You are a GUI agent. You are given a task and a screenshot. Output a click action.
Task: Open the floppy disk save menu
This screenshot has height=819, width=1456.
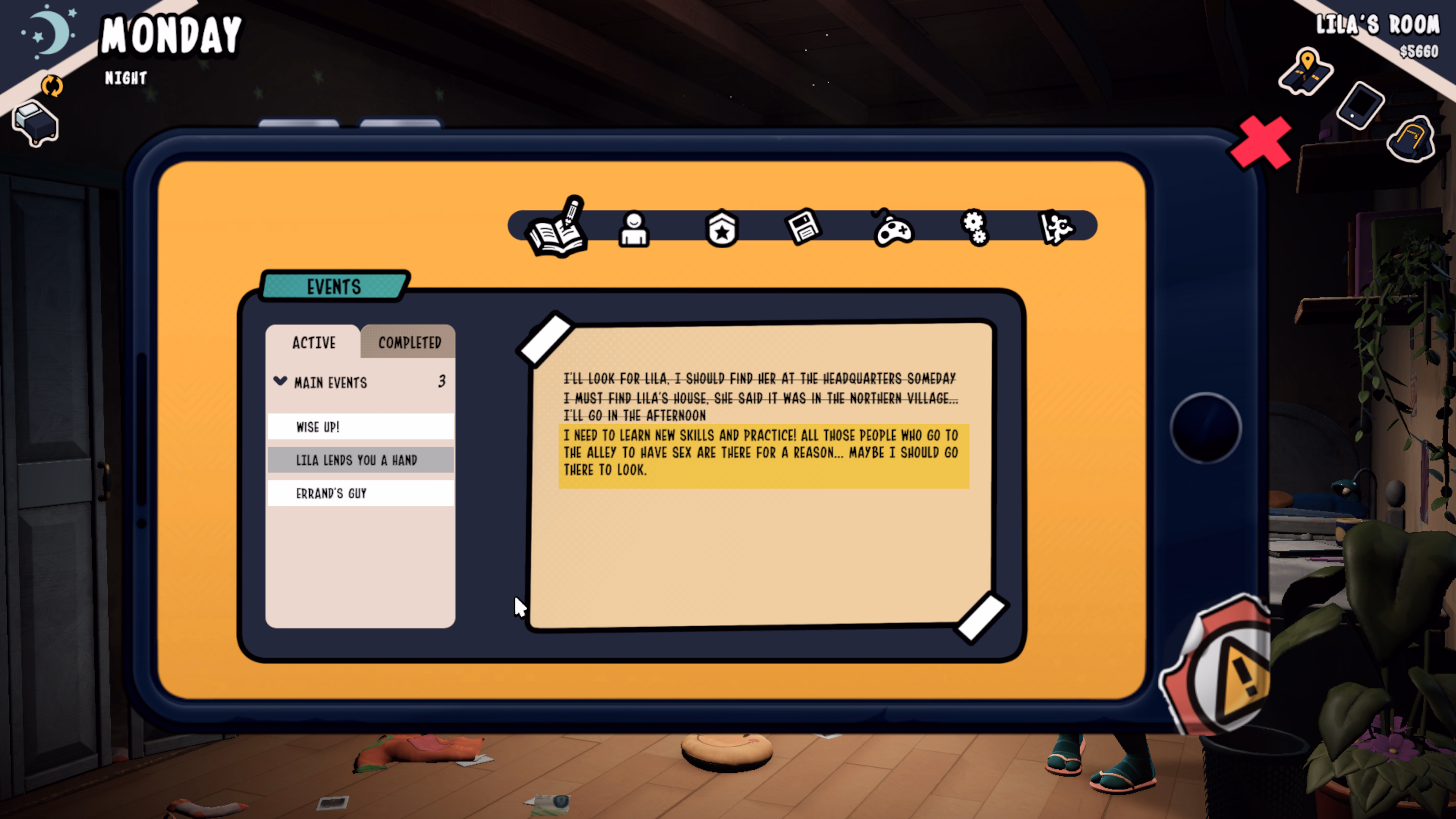(x=803, y=227)
